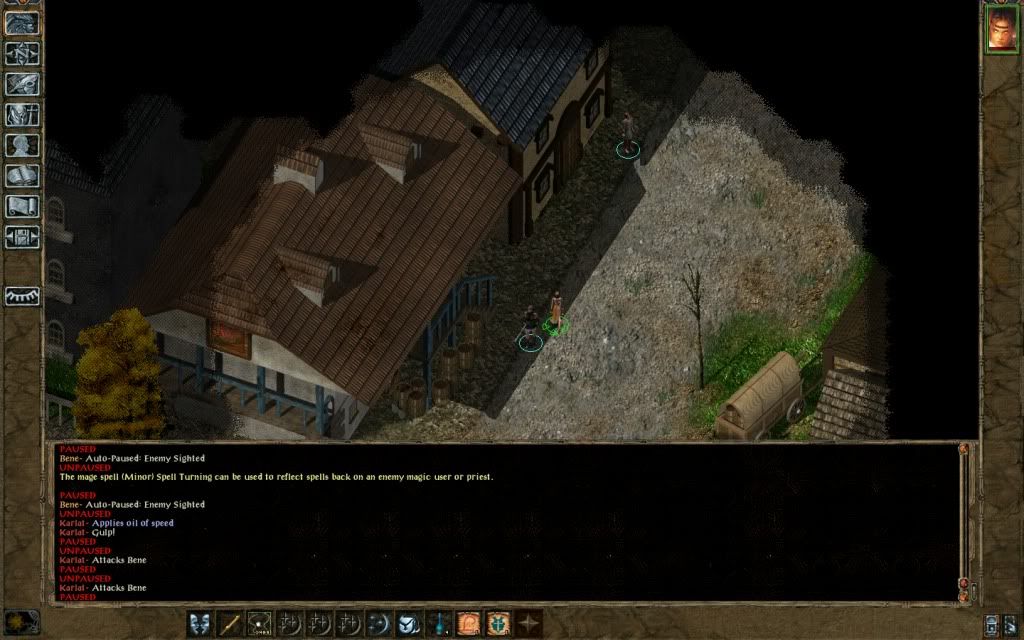
Task: Open the cast spell moon button
Action: [x=379, y=622]
